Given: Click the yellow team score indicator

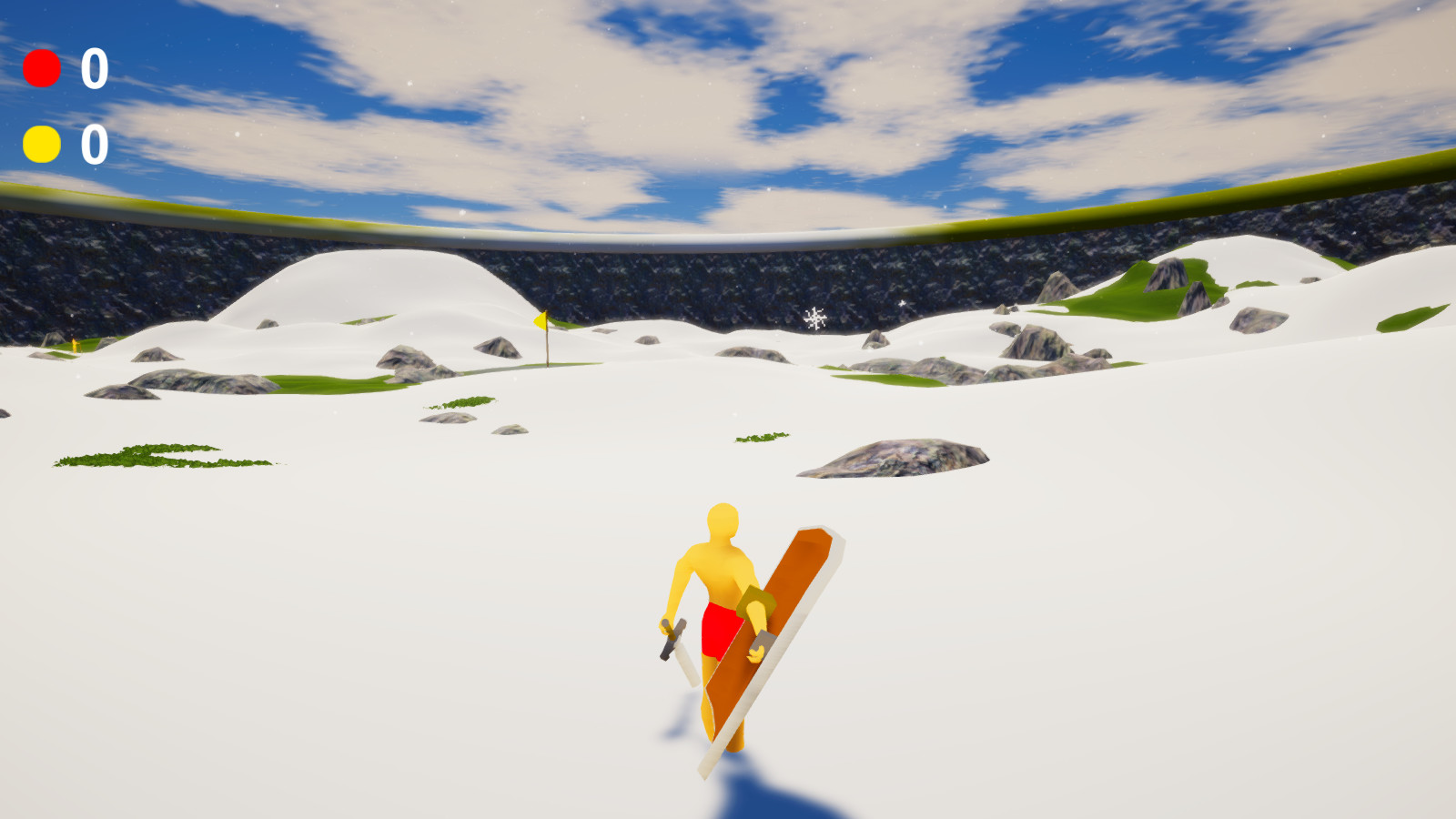Looking at the screenshot, I should pos(41,143).
